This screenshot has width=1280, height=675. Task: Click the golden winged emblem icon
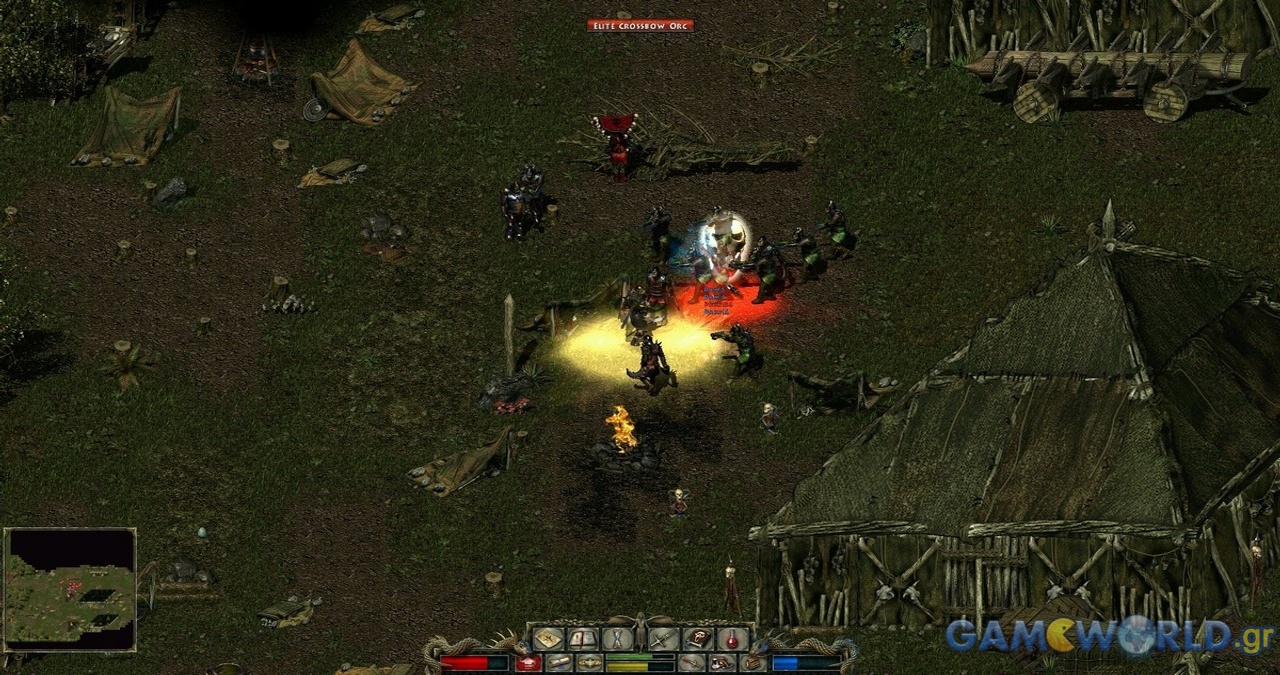click(589, 663)
